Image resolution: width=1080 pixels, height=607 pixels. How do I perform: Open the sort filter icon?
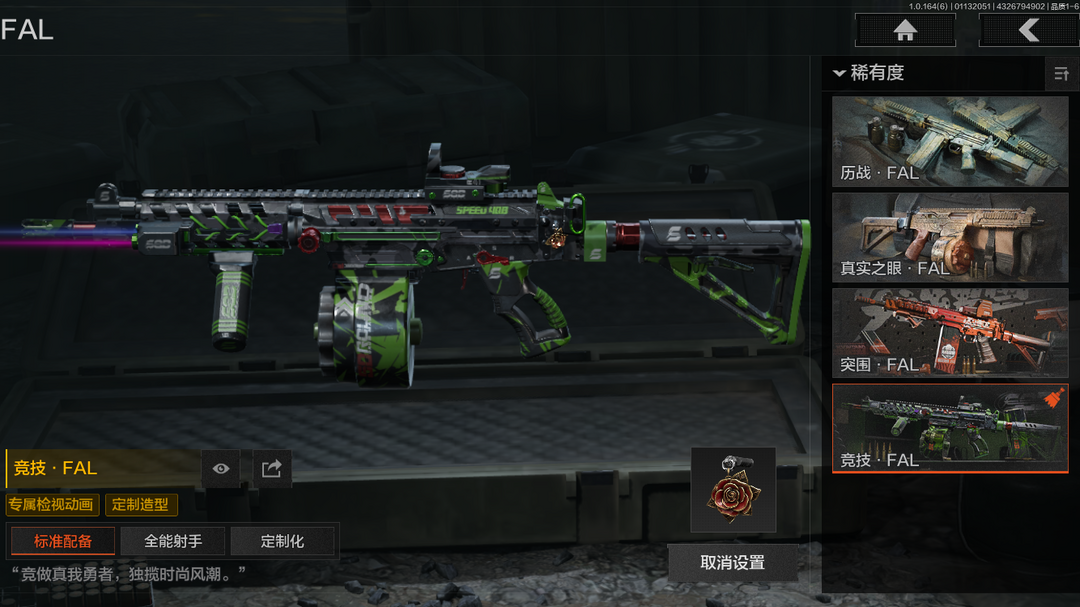(x=1061, y=74)
